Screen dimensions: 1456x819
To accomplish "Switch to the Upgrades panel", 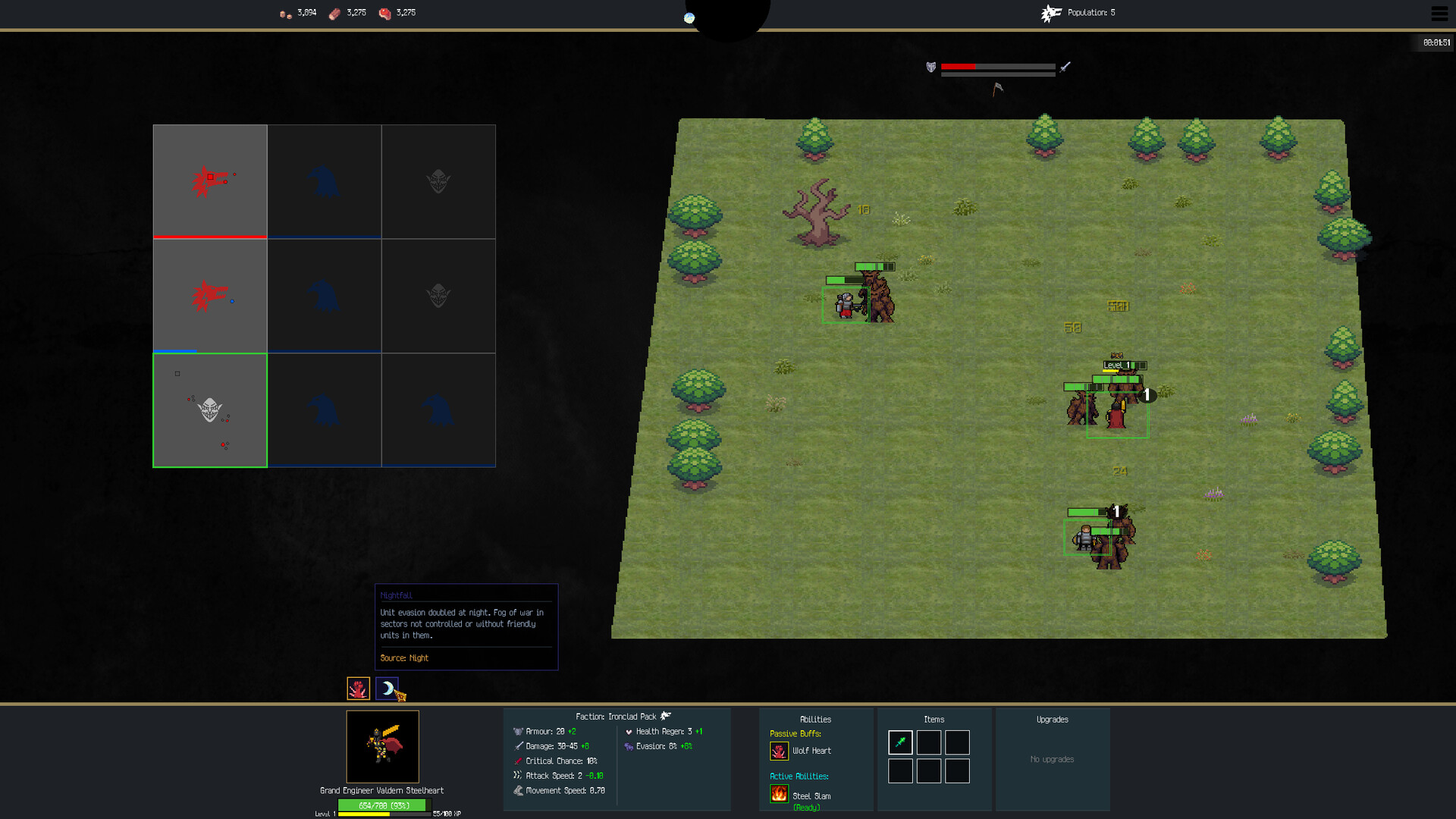I will pos(1053,719).
